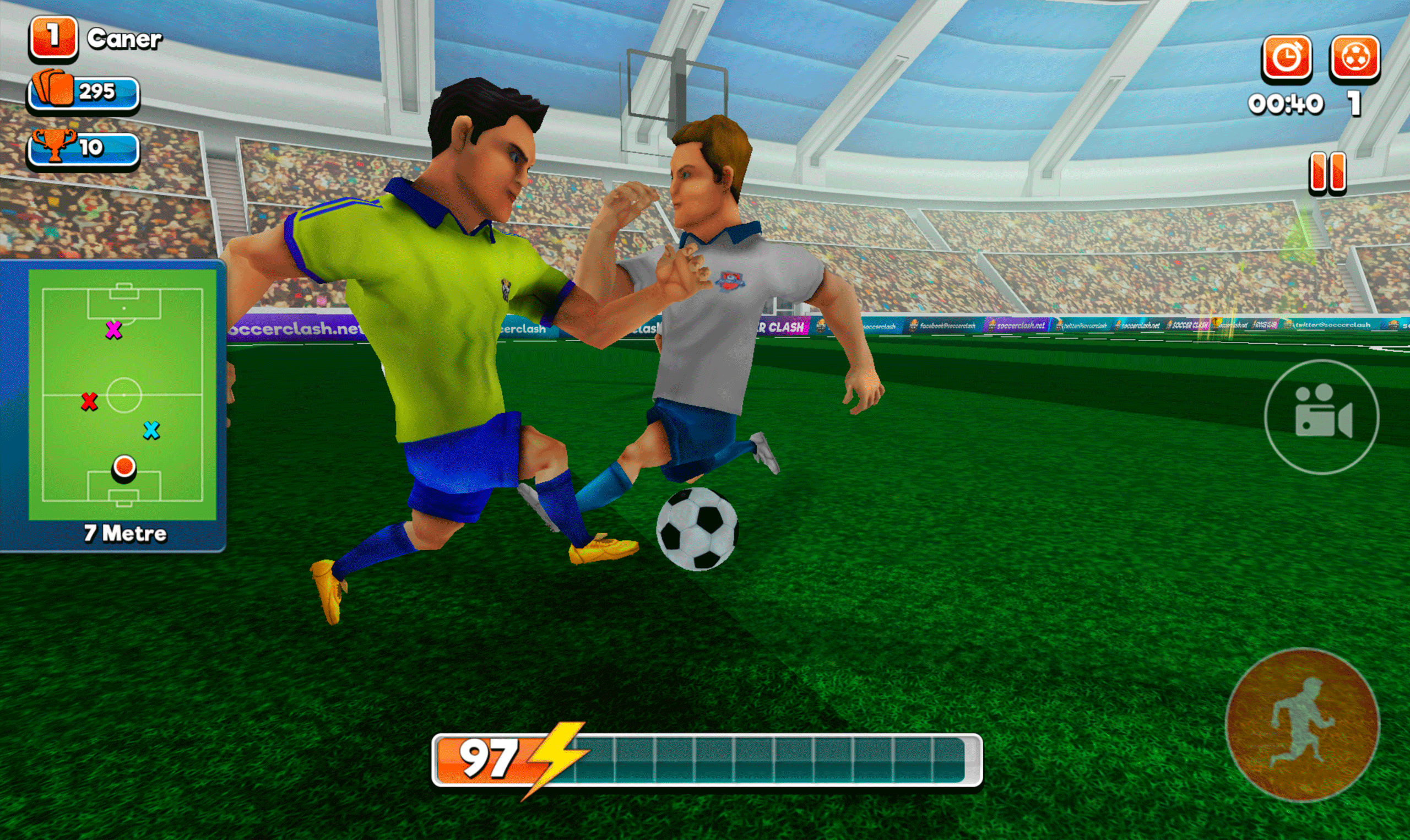Tap the orange sprint runner button
Image resolution: width=1410 pixels, height=840 pixels.
tap(1302, 725)
